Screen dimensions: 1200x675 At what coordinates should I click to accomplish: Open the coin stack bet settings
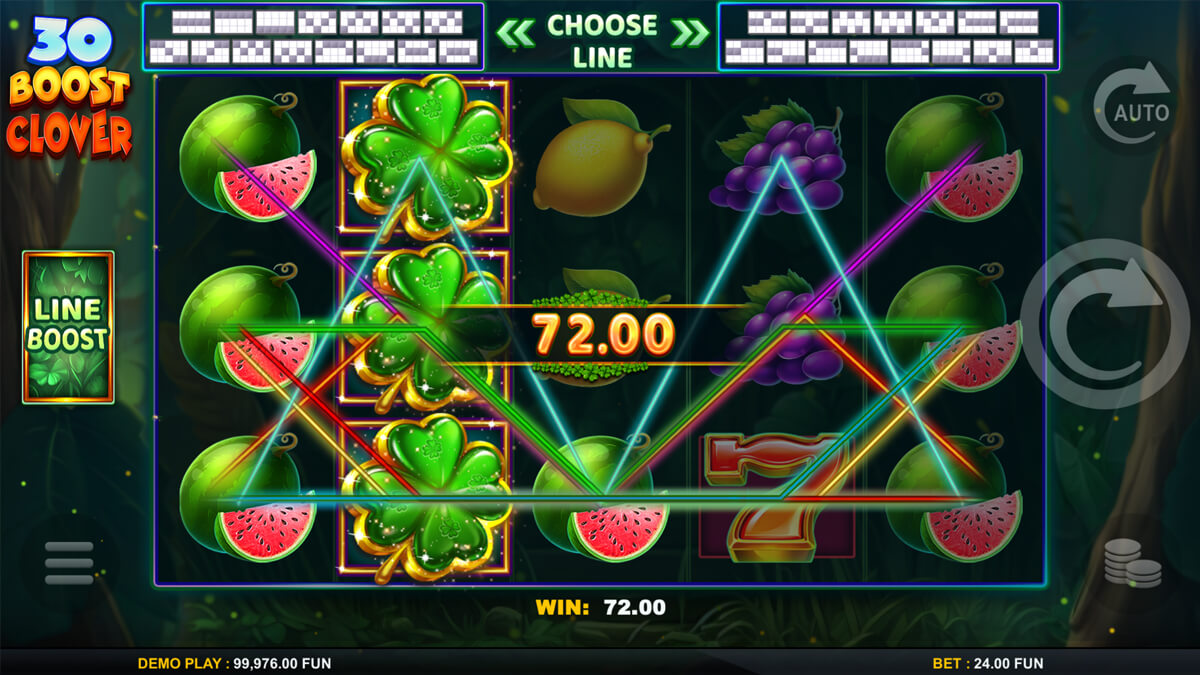click(x=1133, y=563)
